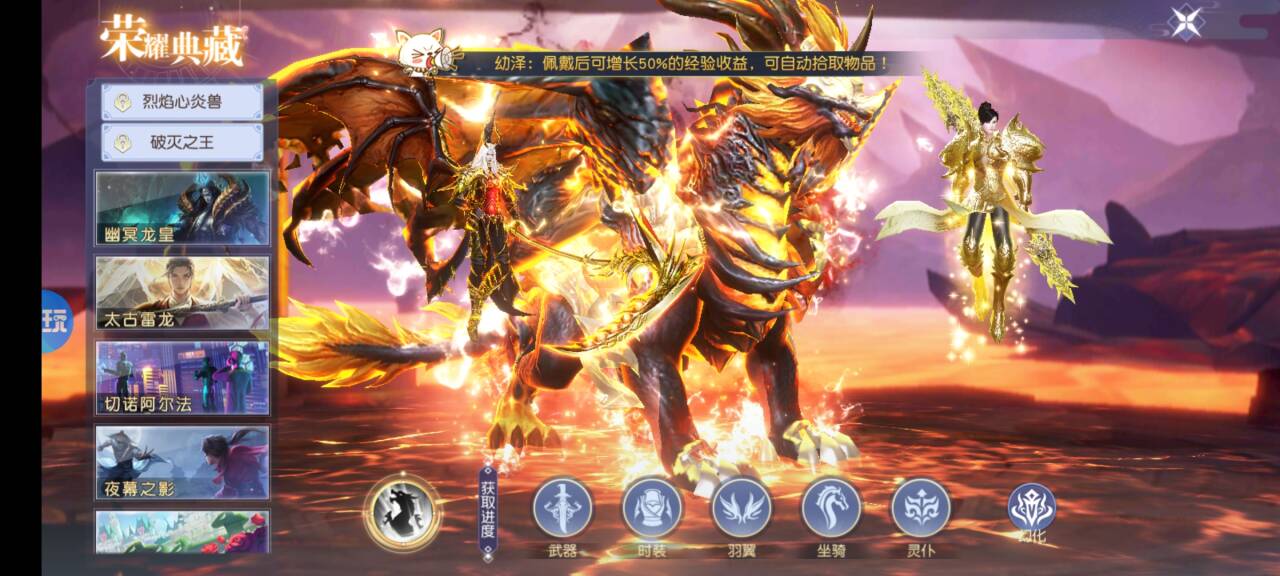
Task: Click the gold-ringed mount silhouette icon
Action: (x=402, y=512)
